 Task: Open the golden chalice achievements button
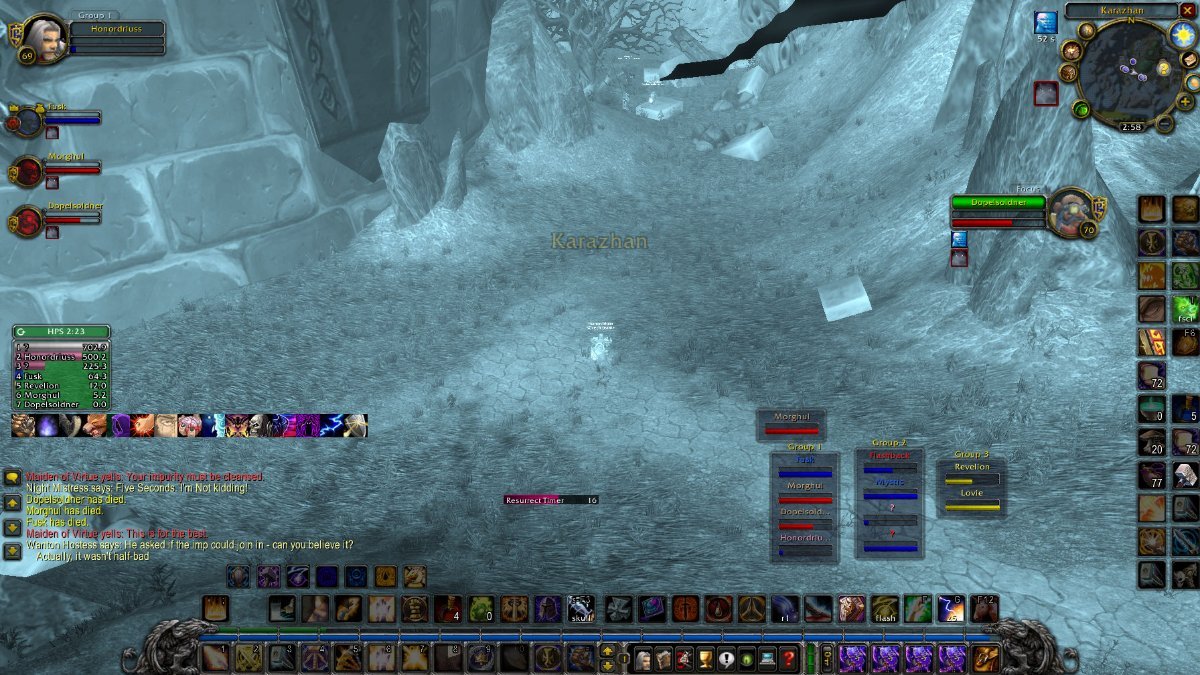pyautogui.click(x=703, y=659)
